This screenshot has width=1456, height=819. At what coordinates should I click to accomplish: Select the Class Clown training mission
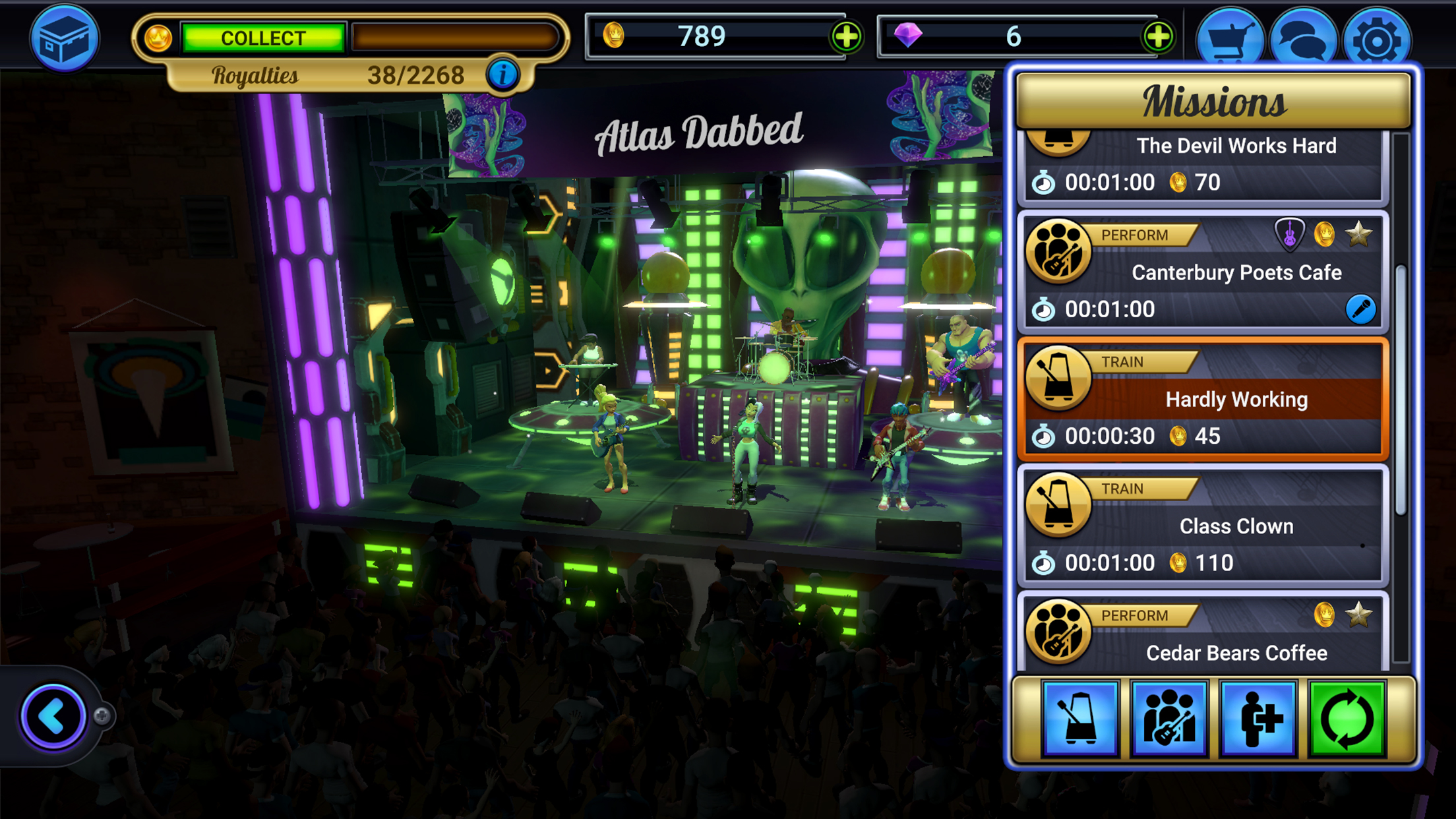[x=1203, y=526]
